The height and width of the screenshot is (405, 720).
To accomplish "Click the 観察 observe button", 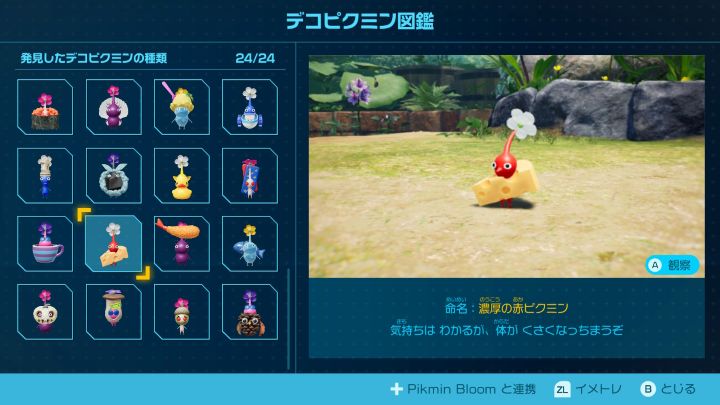I will (x=670, y=265).
